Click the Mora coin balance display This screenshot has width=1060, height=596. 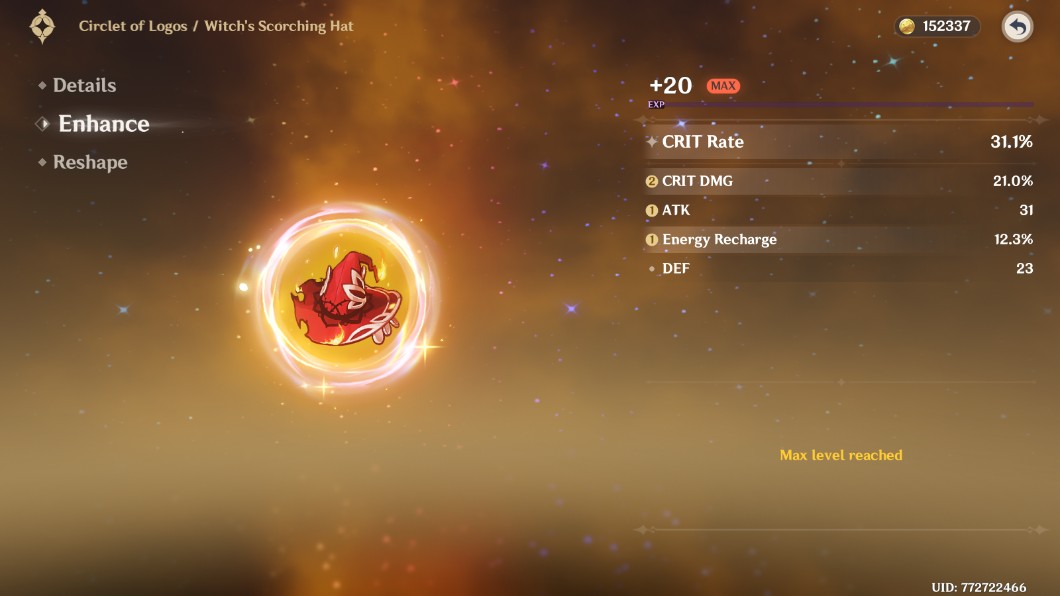pos(936,27)
